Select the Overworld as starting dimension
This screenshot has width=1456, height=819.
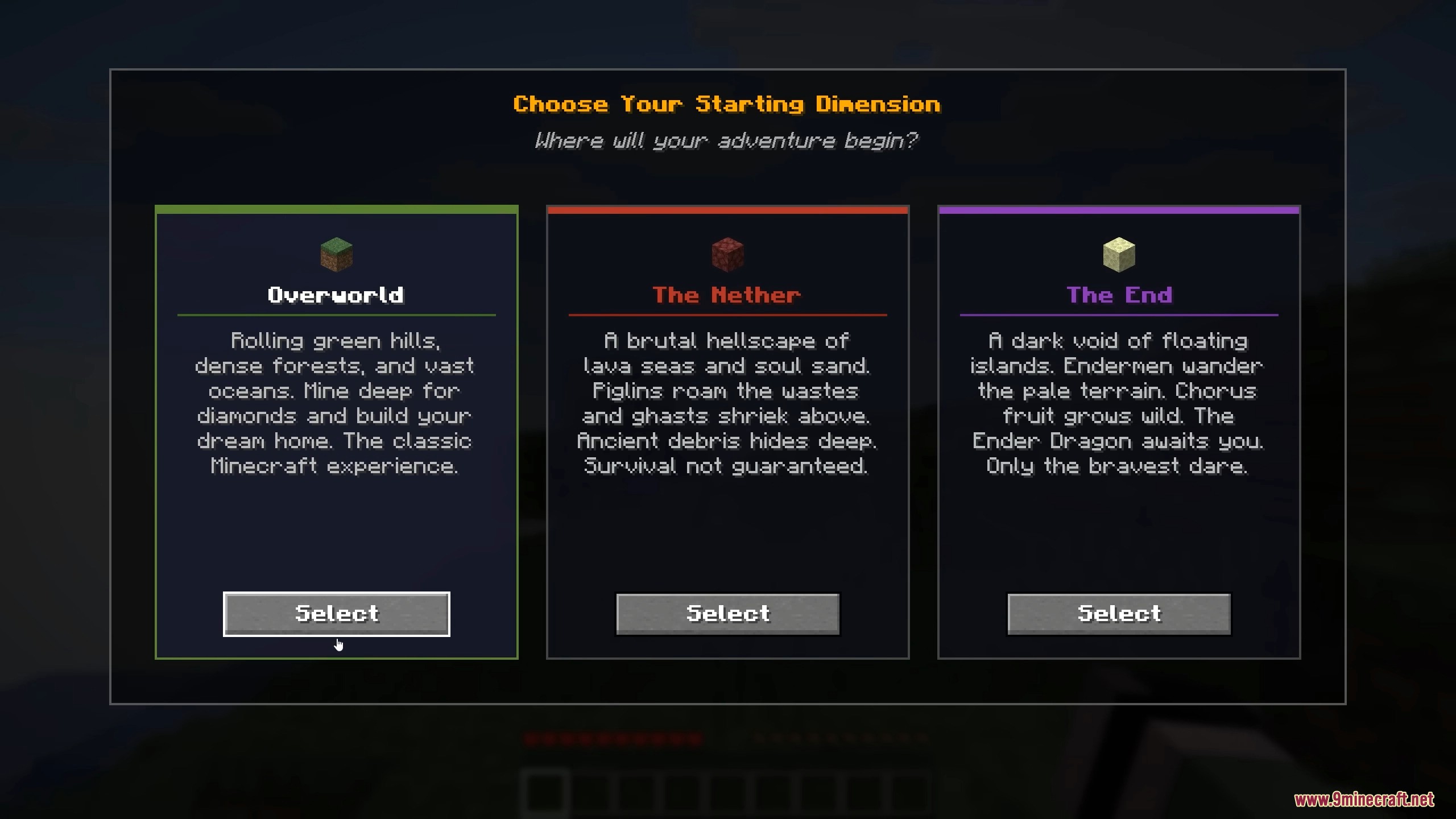[x=336, y=614]
